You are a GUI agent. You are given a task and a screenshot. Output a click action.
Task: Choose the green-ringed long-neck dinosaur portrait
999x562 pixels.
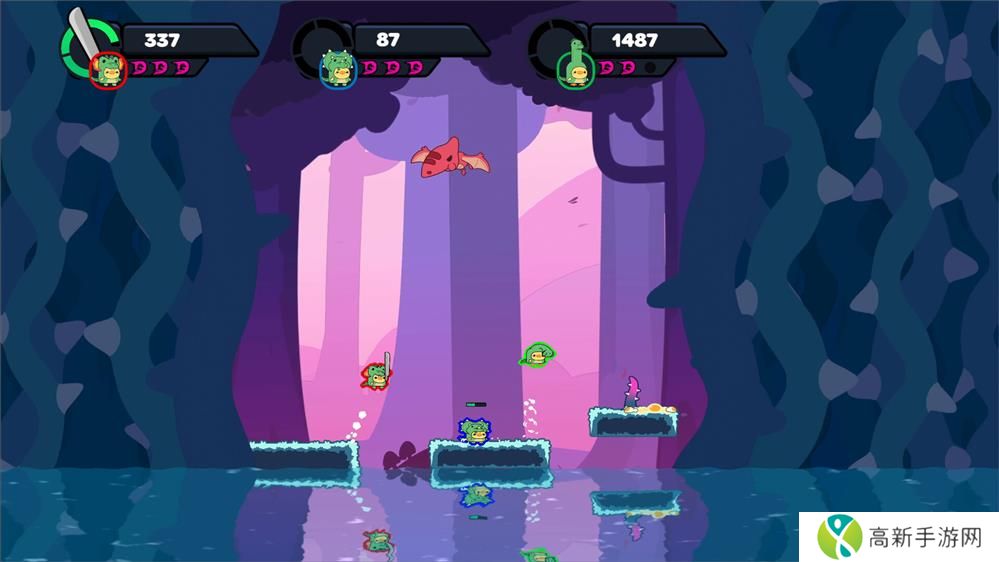coord(575,68)
